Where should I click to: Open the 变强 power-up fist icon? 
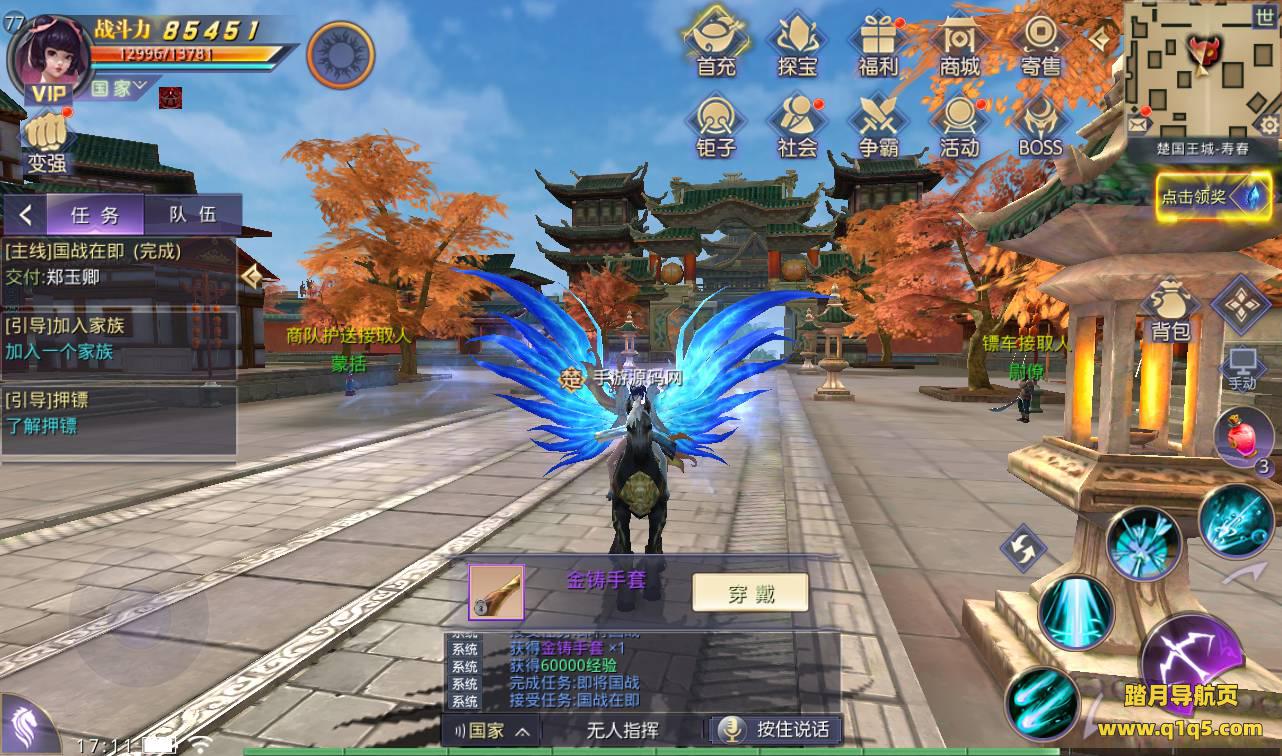coord(46,143)
